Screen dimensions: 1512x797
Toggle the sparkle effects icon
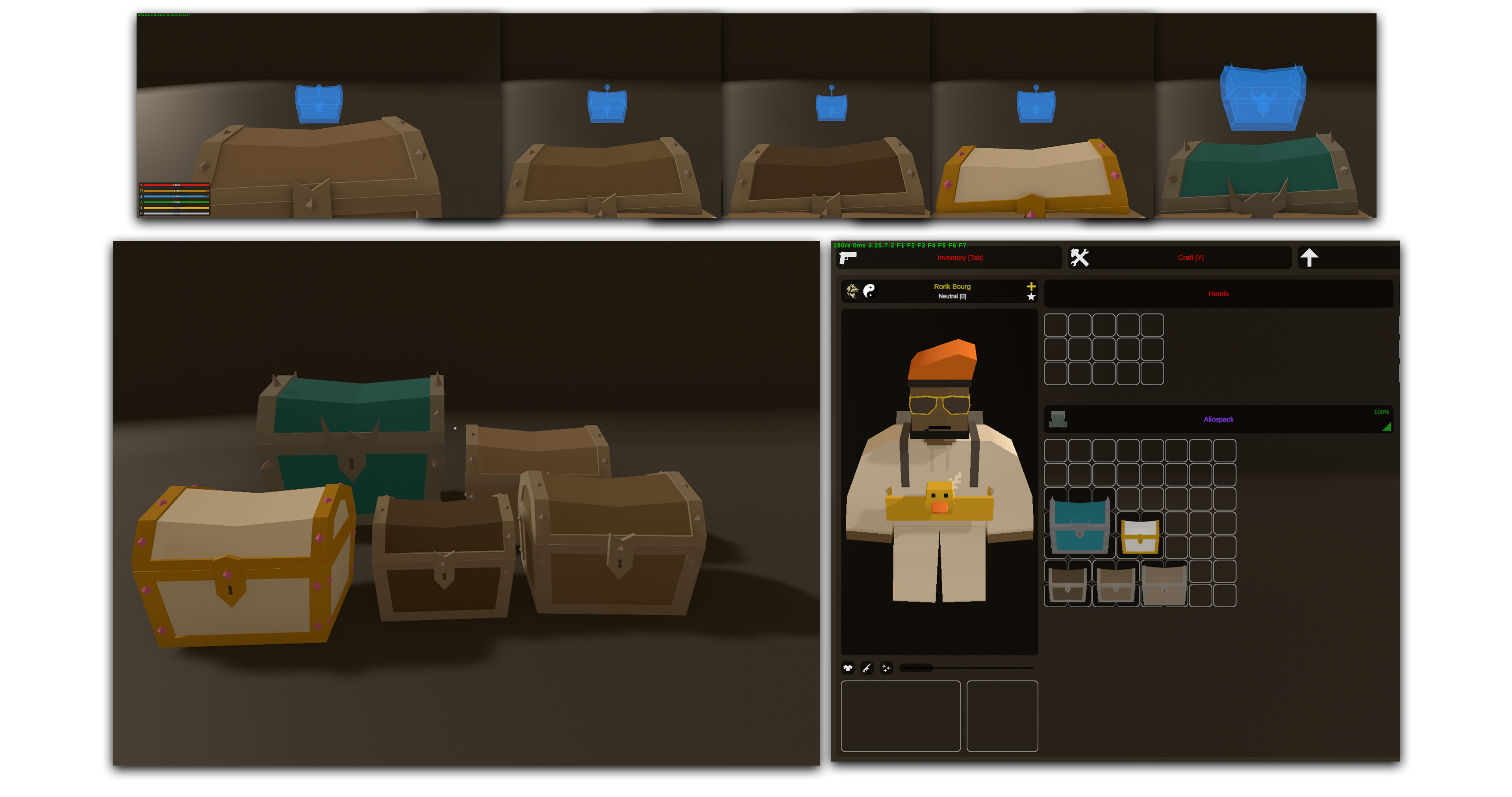coord(886,668)
